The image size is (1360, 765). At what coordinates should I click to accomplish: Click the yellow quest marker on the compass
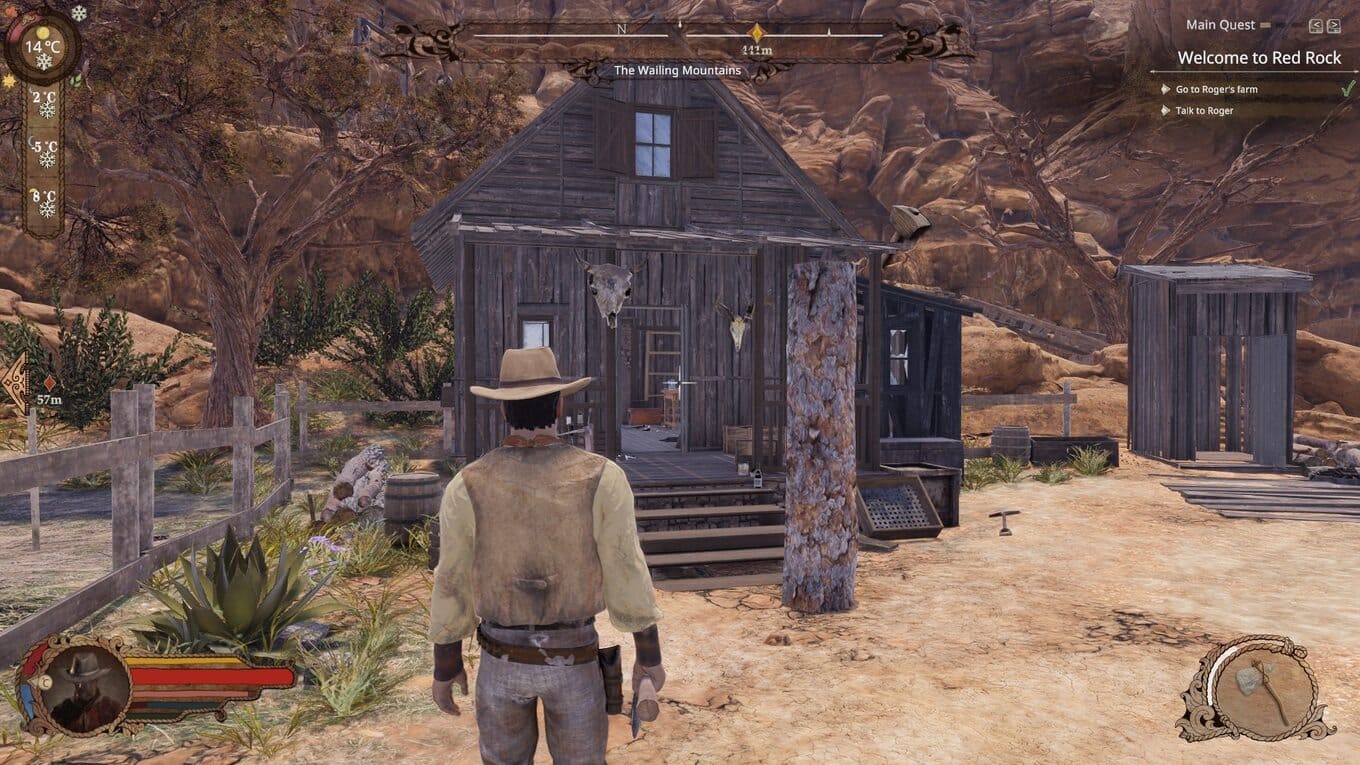756,33
